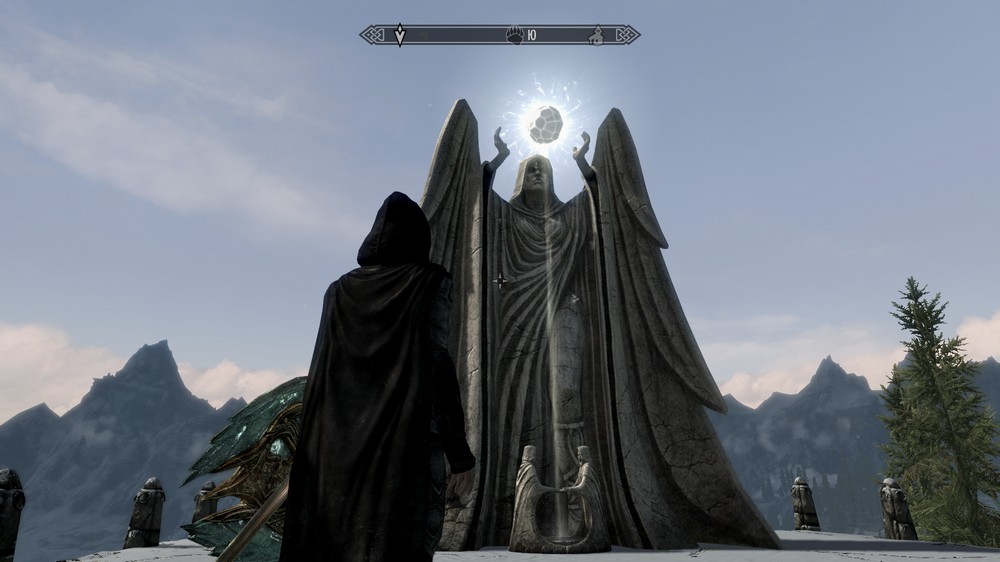Click the building location marker on the compass
The width and height of the screenshot is (1000, 562).
[x=597, y=35]
